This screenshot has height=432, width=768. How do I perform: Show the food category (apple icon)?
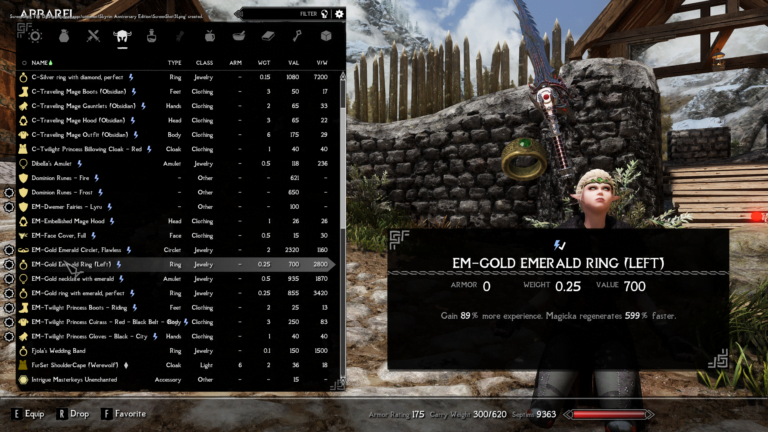210,36
